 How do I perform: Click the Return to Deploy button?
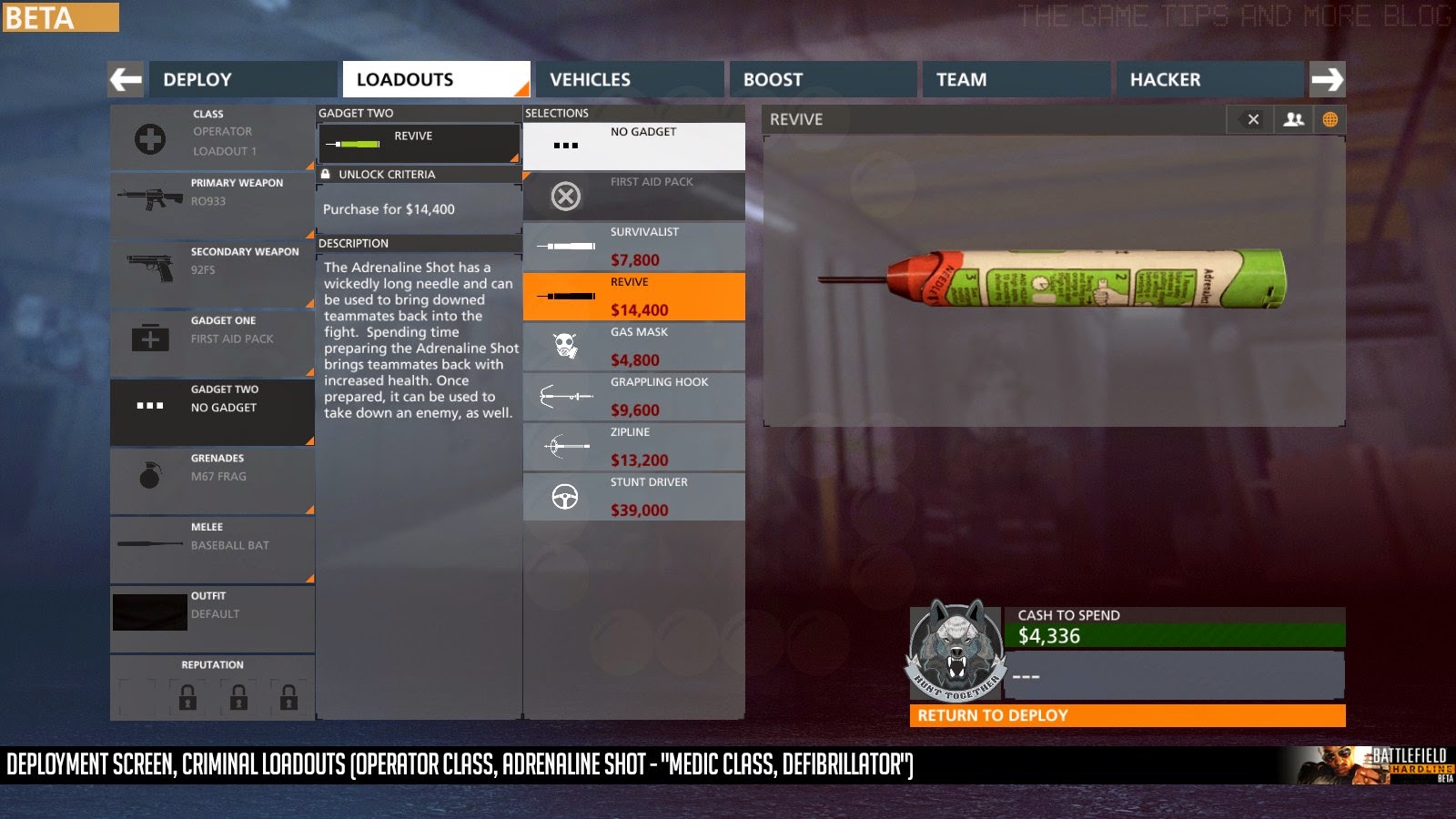(1128, 715)
